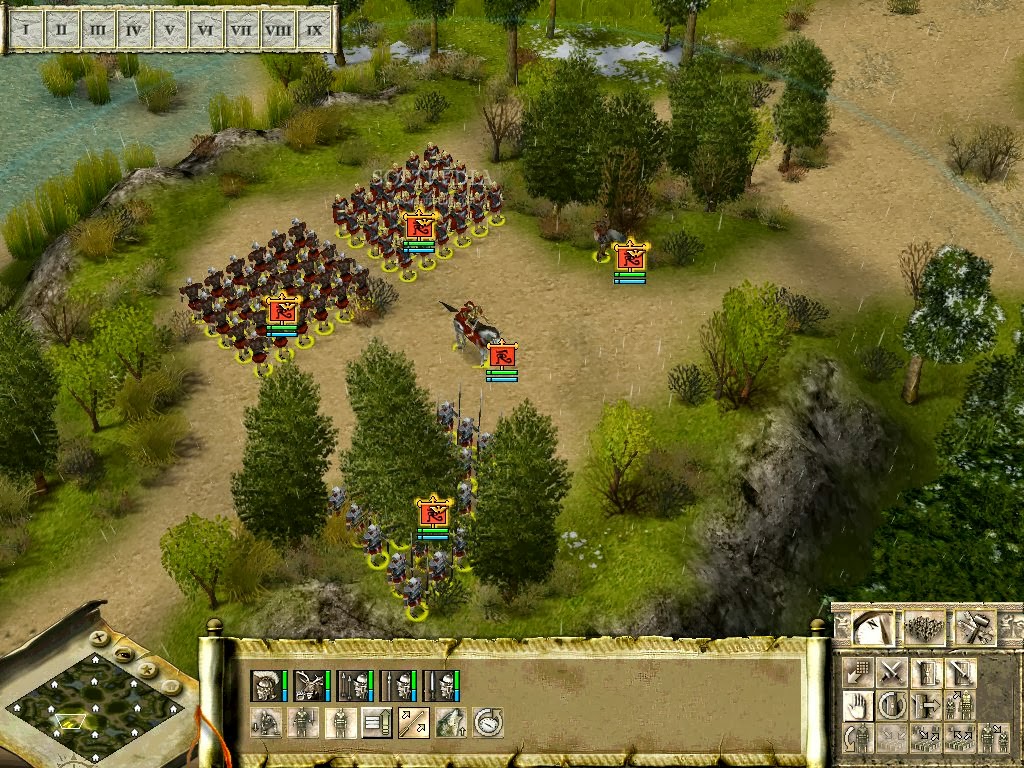Pick control group I
Screen dimensions: 1024x768
coord(25,30)
